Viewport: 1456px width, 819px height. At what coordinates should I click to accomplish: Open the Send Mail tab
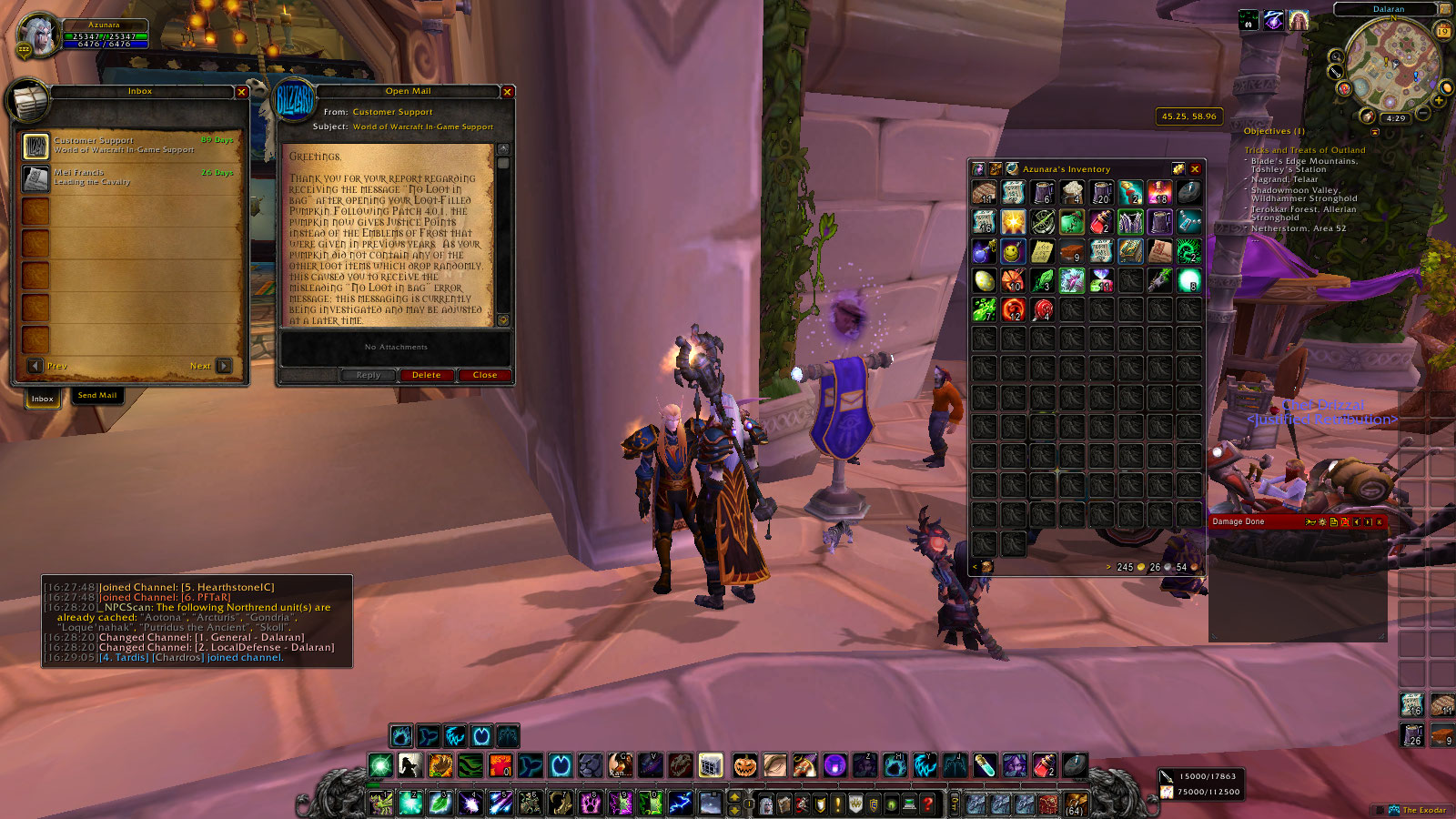click(x=96, y=395)
